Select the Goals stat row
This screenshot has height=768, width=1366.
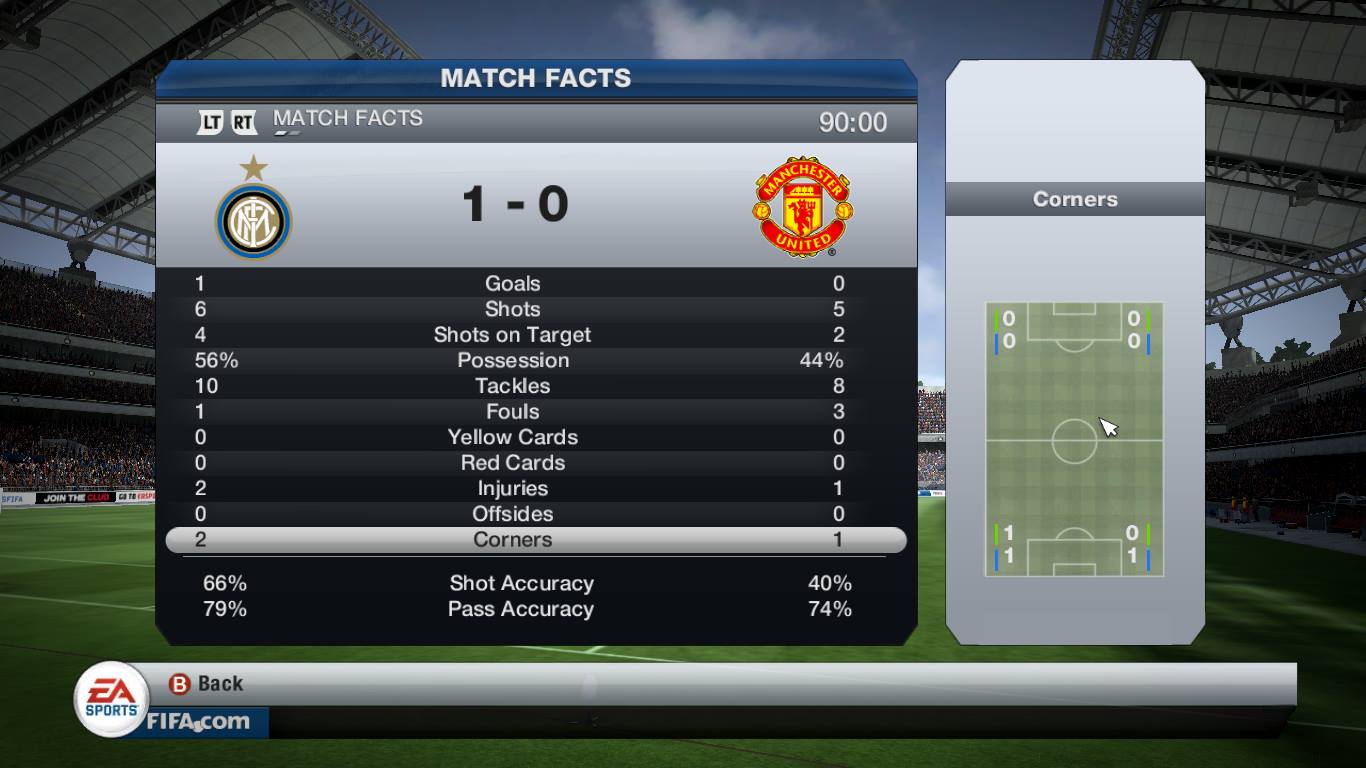[x=512, y=284]
